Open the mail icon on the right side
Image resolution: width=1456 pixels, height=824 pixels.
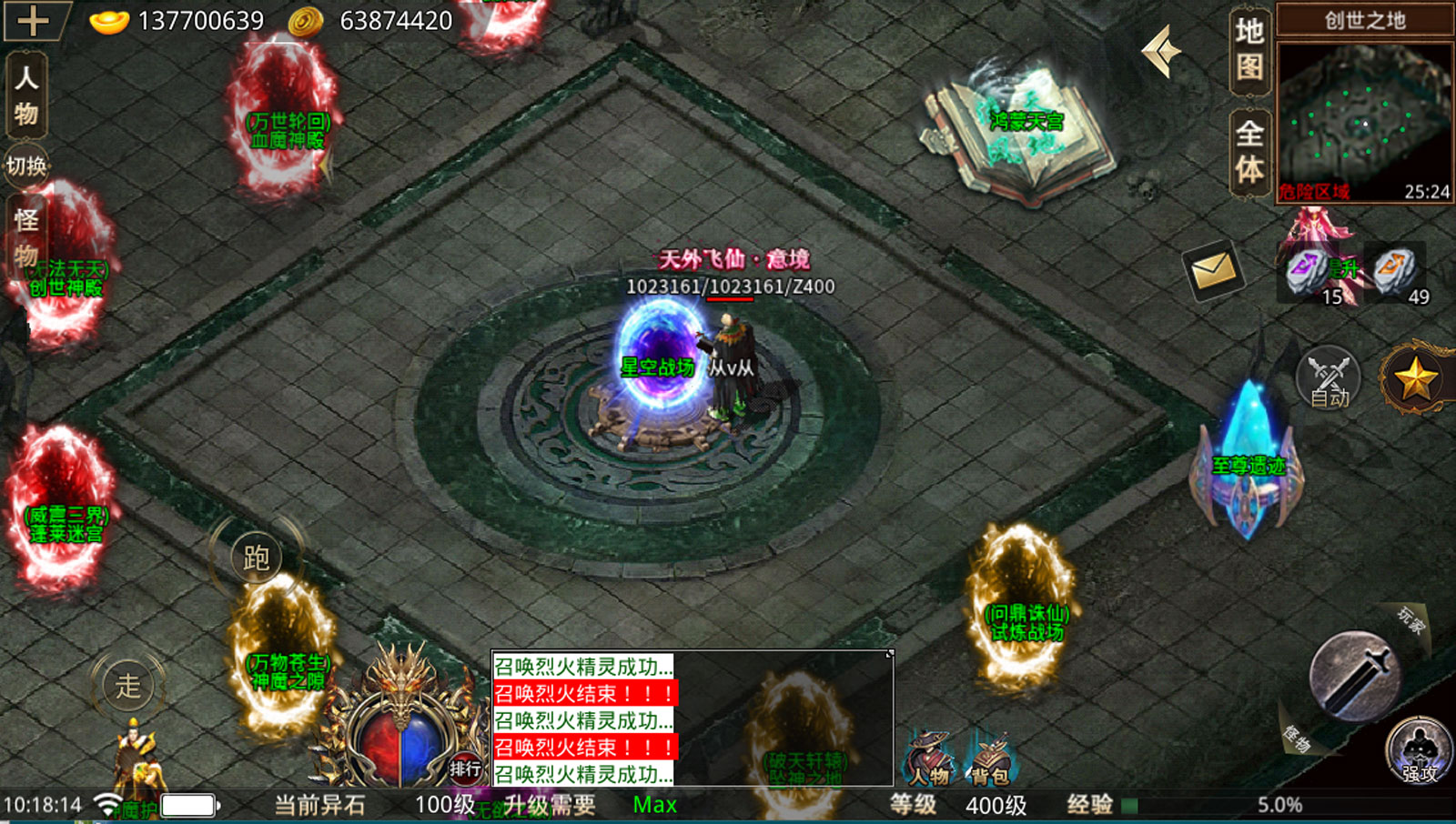(1213, 271)
